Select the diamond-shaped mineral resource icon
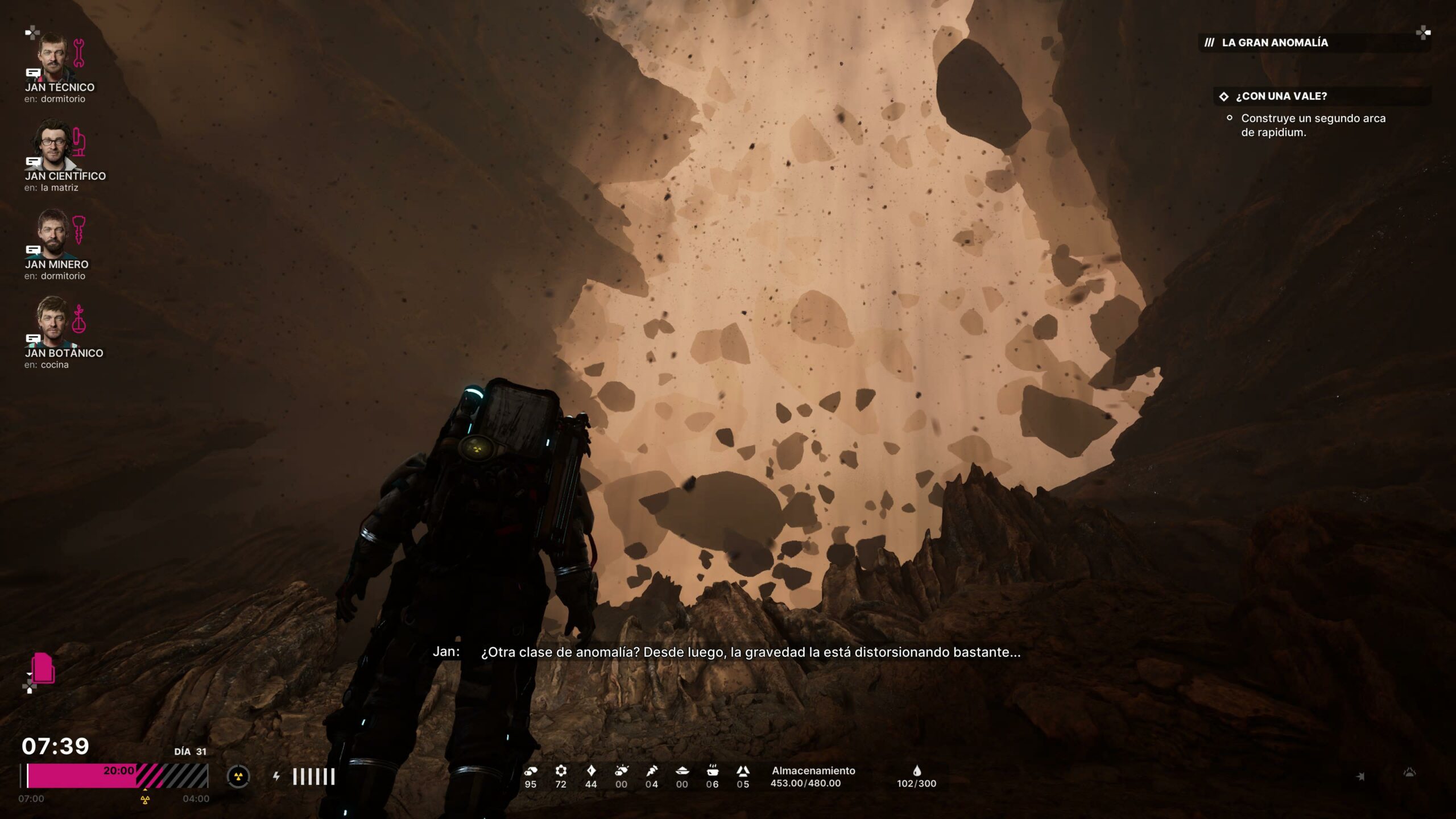The image size is (1456, 819). tap(591, 771)
